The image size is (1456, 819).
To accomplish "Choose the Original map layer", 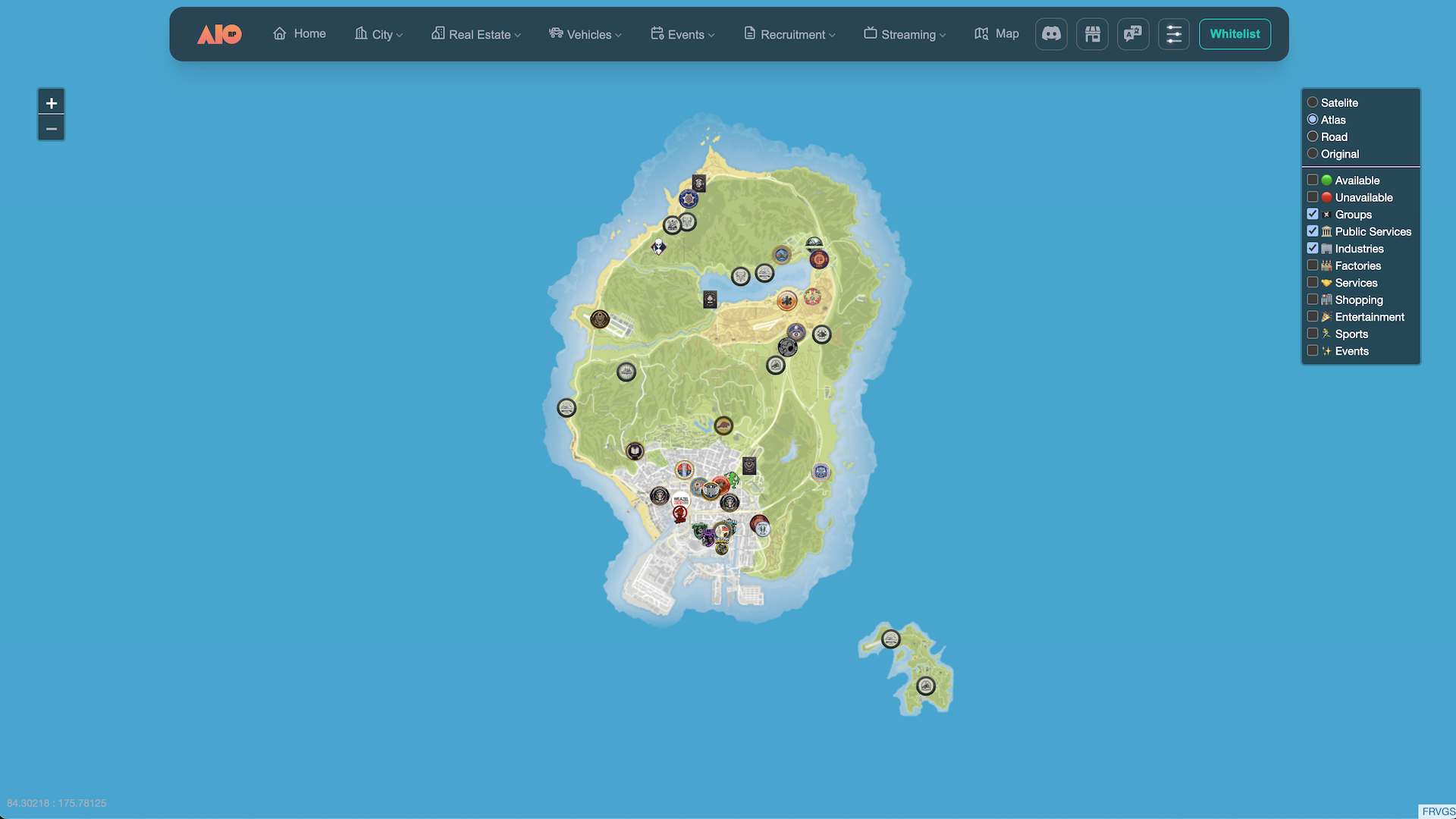I will tap(1313, 154).
